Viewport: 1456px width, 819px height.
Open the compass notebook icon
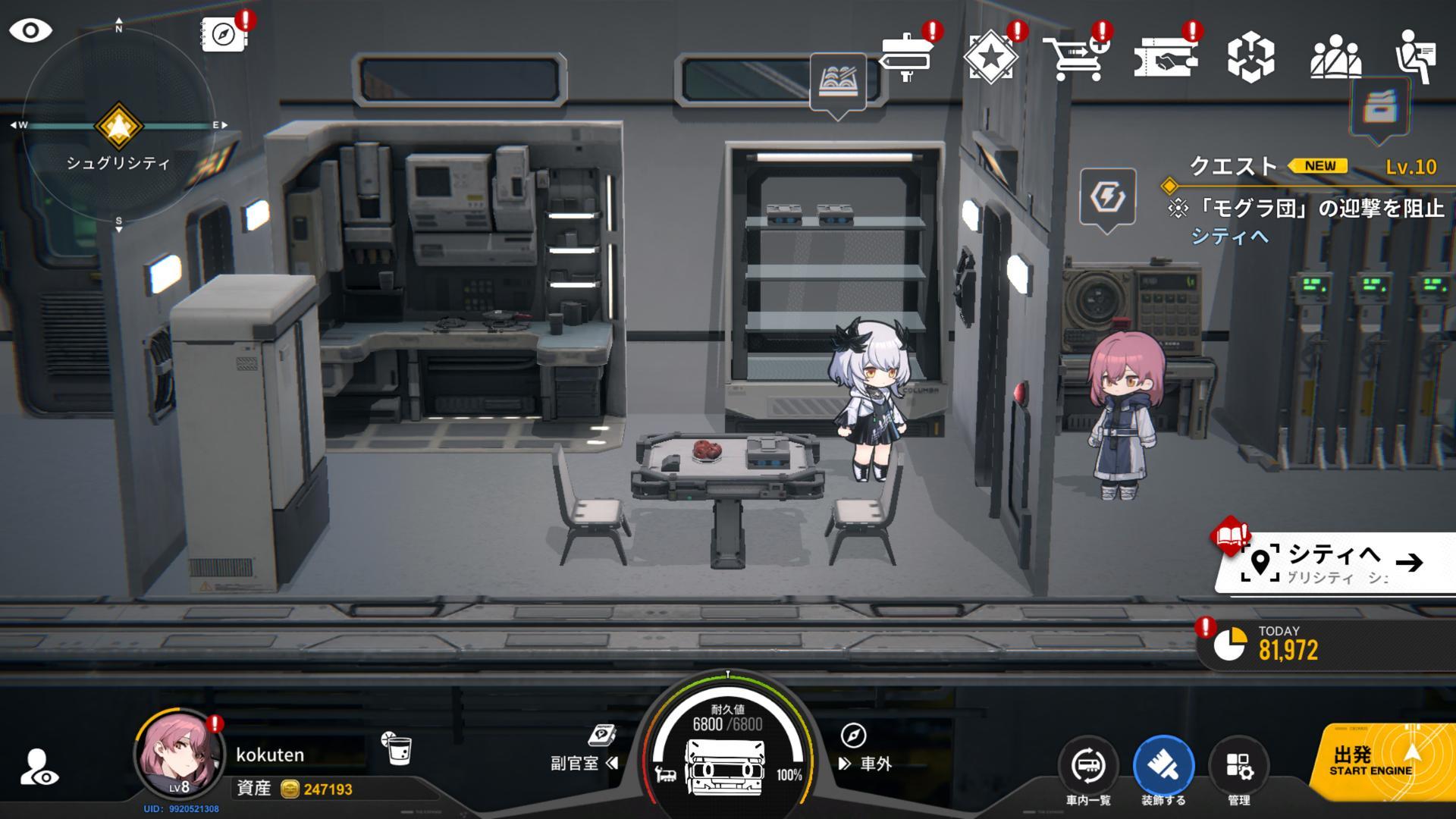[224, 34]
